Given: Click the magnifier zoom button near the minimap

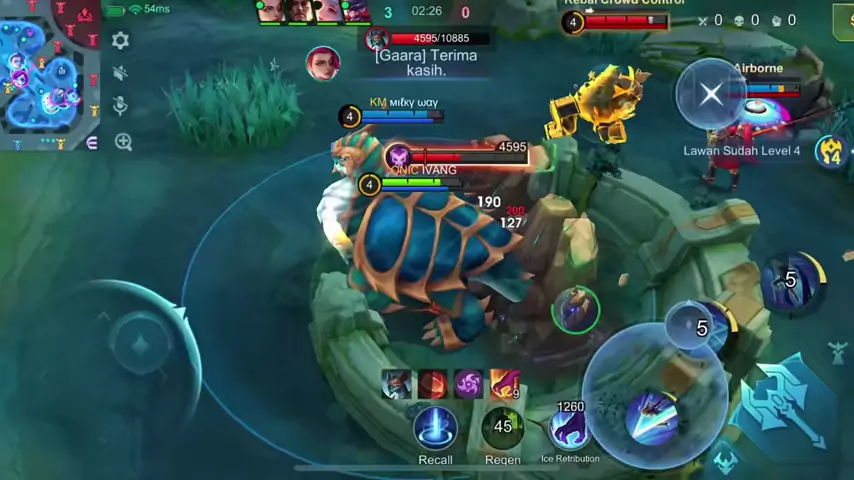Looking at the screenshot, I should [x=123, y=142].
